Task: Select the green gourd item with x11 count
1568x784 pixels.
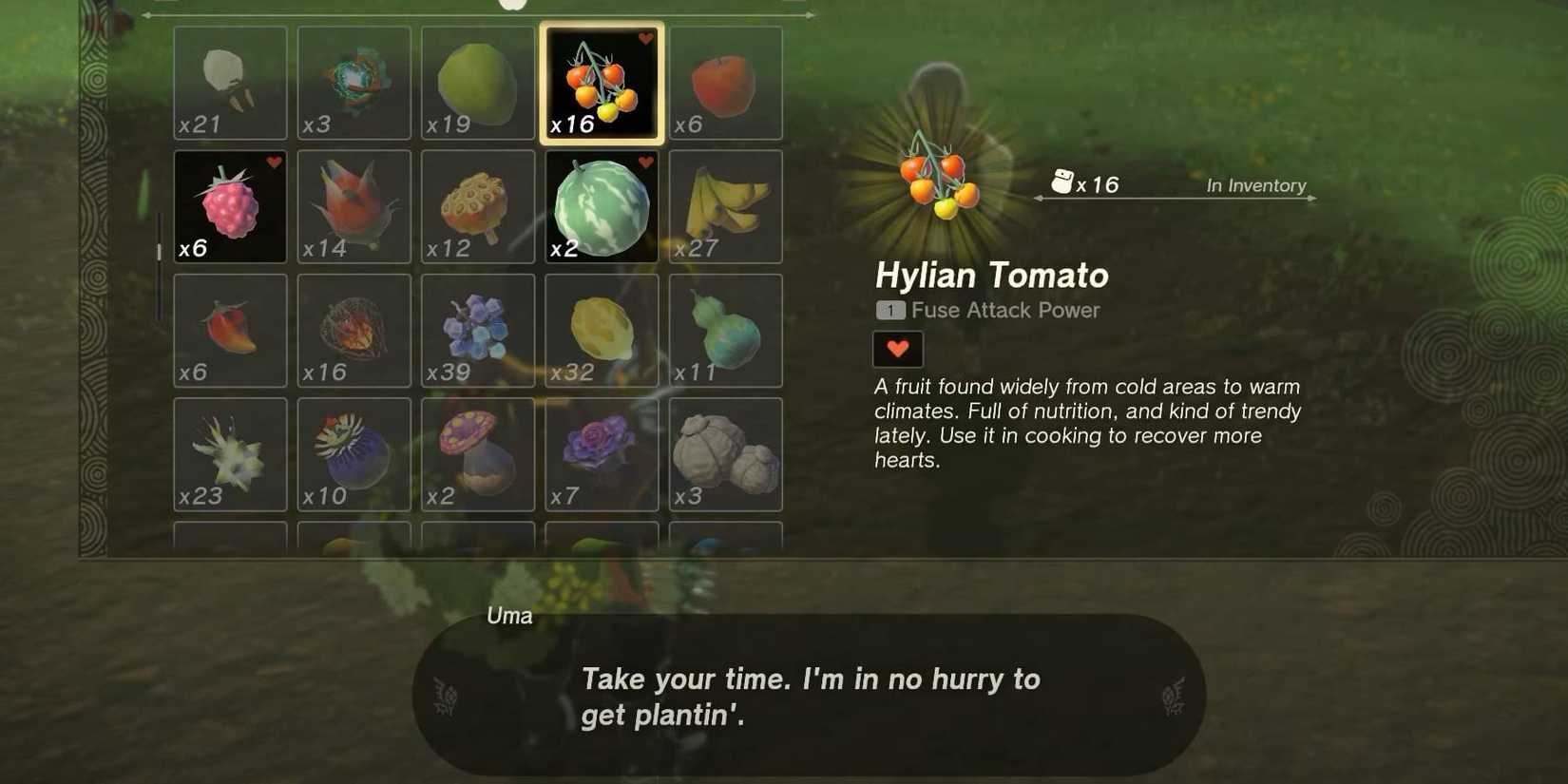Action: pos(725,330)
